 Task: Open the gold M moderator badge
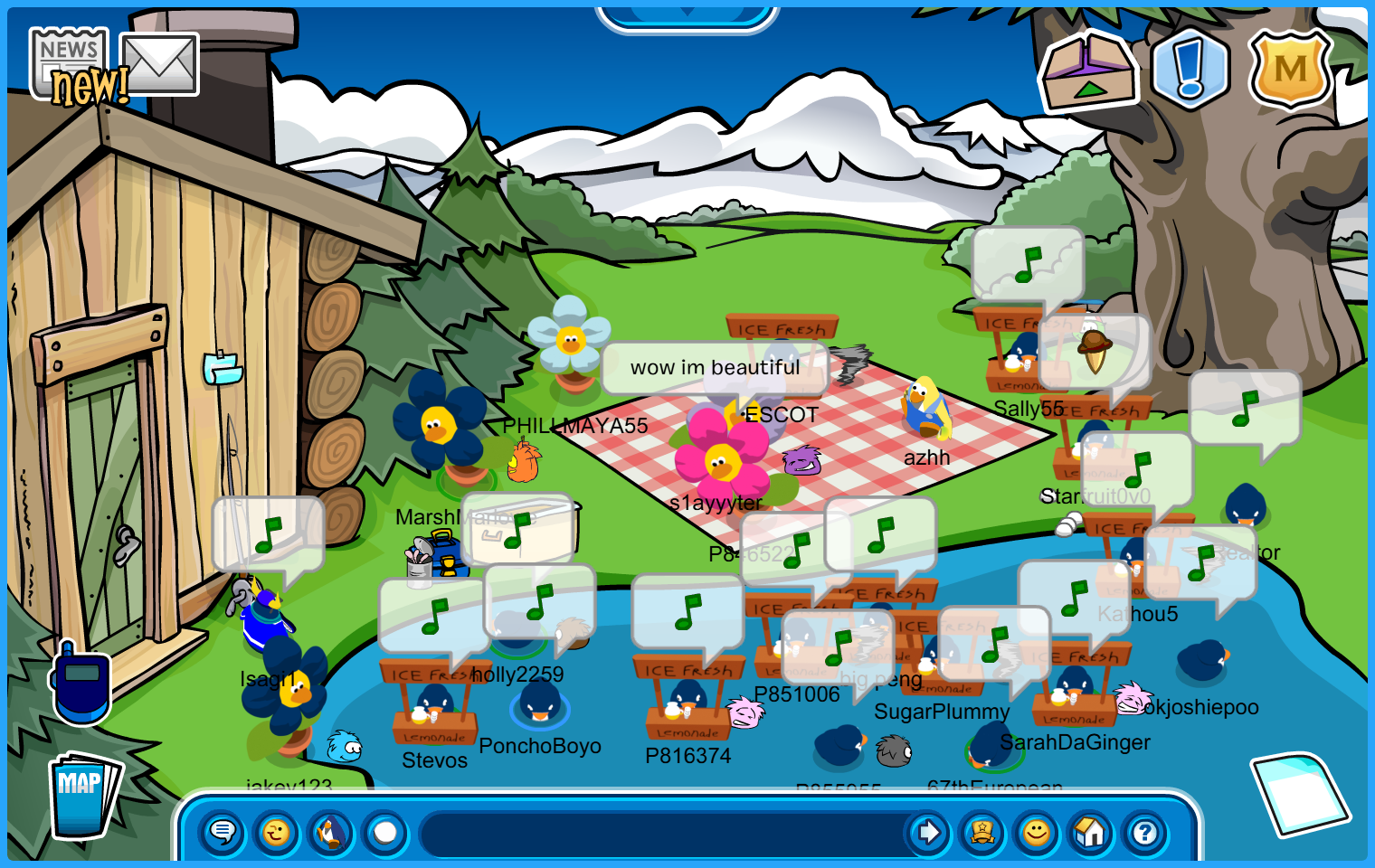[x=1291, y=69]
